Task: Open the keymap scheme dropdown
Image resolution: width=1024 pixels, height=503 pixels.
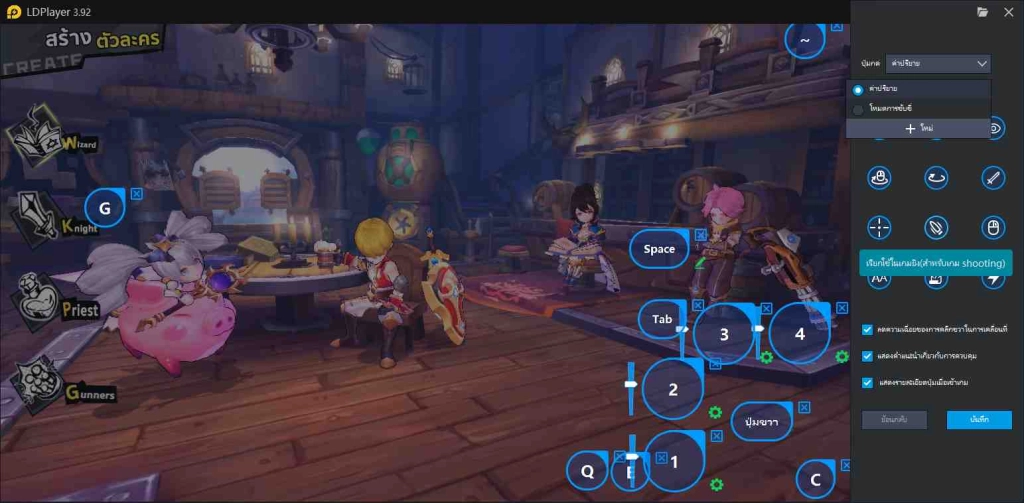Action: (938, 64)
